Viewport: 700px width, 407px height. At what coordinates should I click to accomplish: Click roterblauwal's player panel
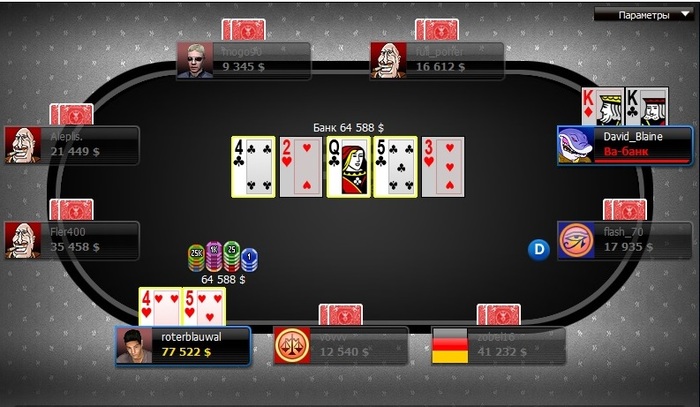[x=182, y=346]
